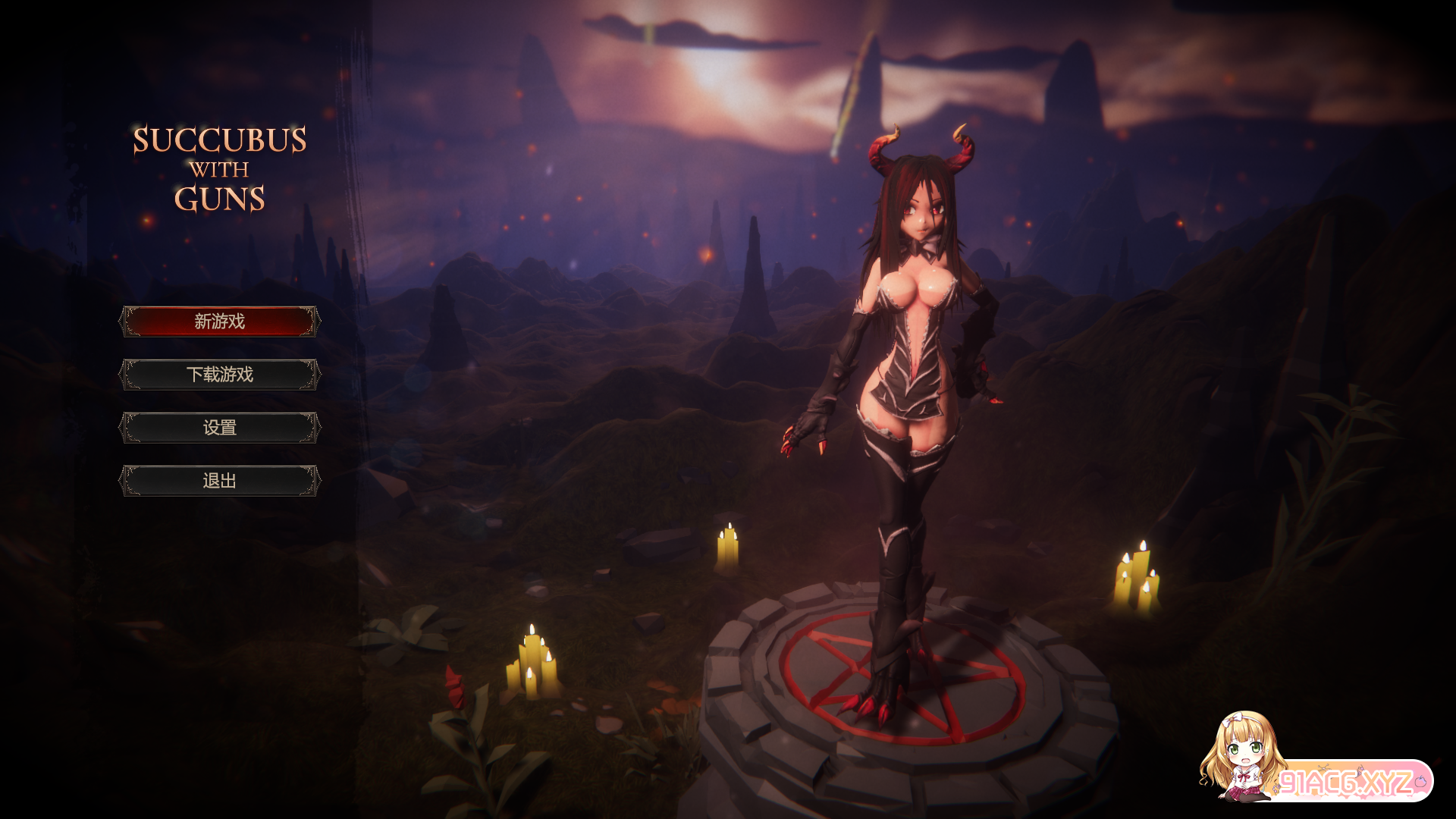The height and width of the screenshot is (819, 1456).
Task: Start a new game (新游戏)
Action: 220,322
